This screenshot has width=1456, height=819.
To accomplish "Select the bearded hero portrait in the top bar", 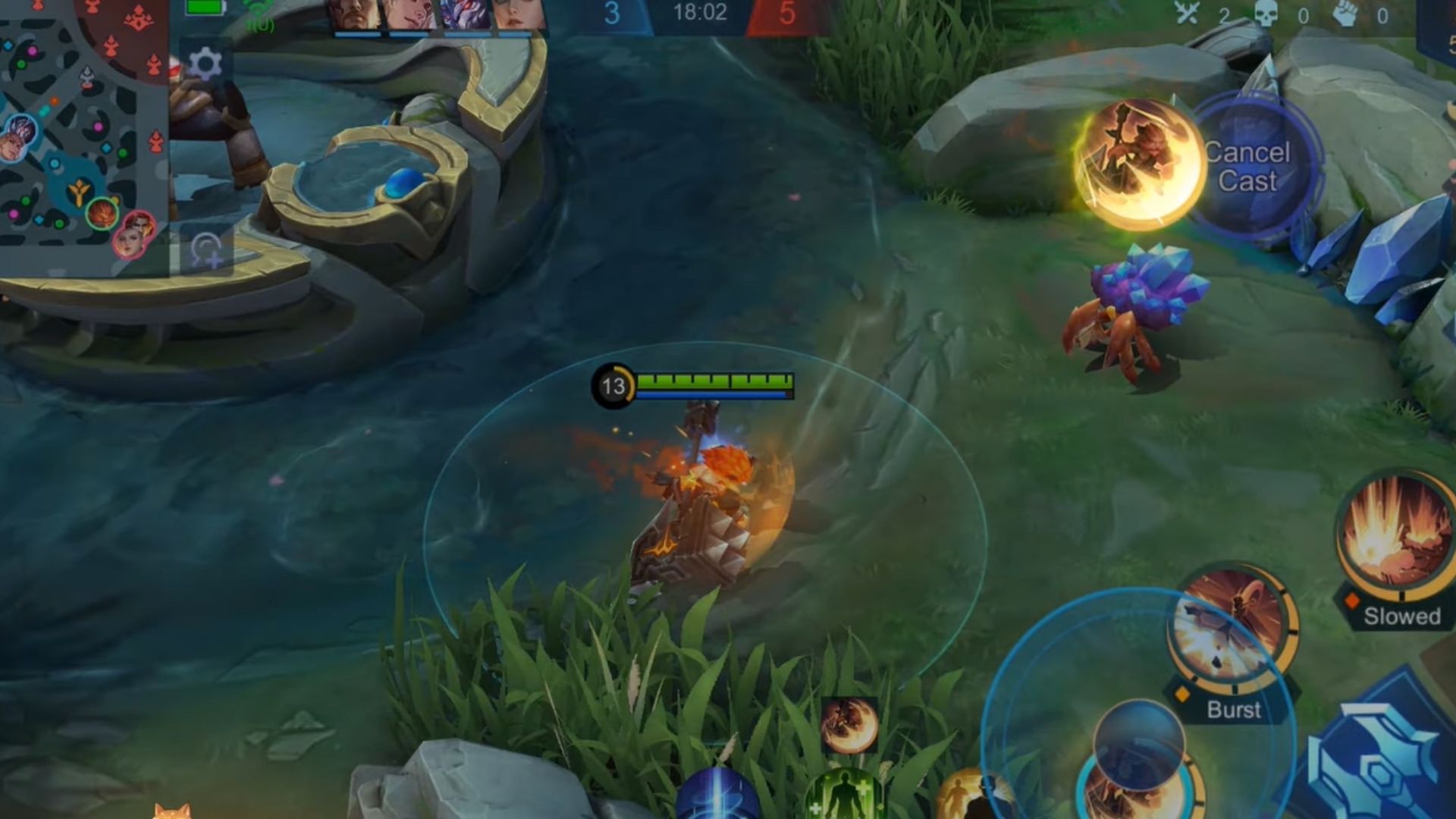I will coord(354,15).
